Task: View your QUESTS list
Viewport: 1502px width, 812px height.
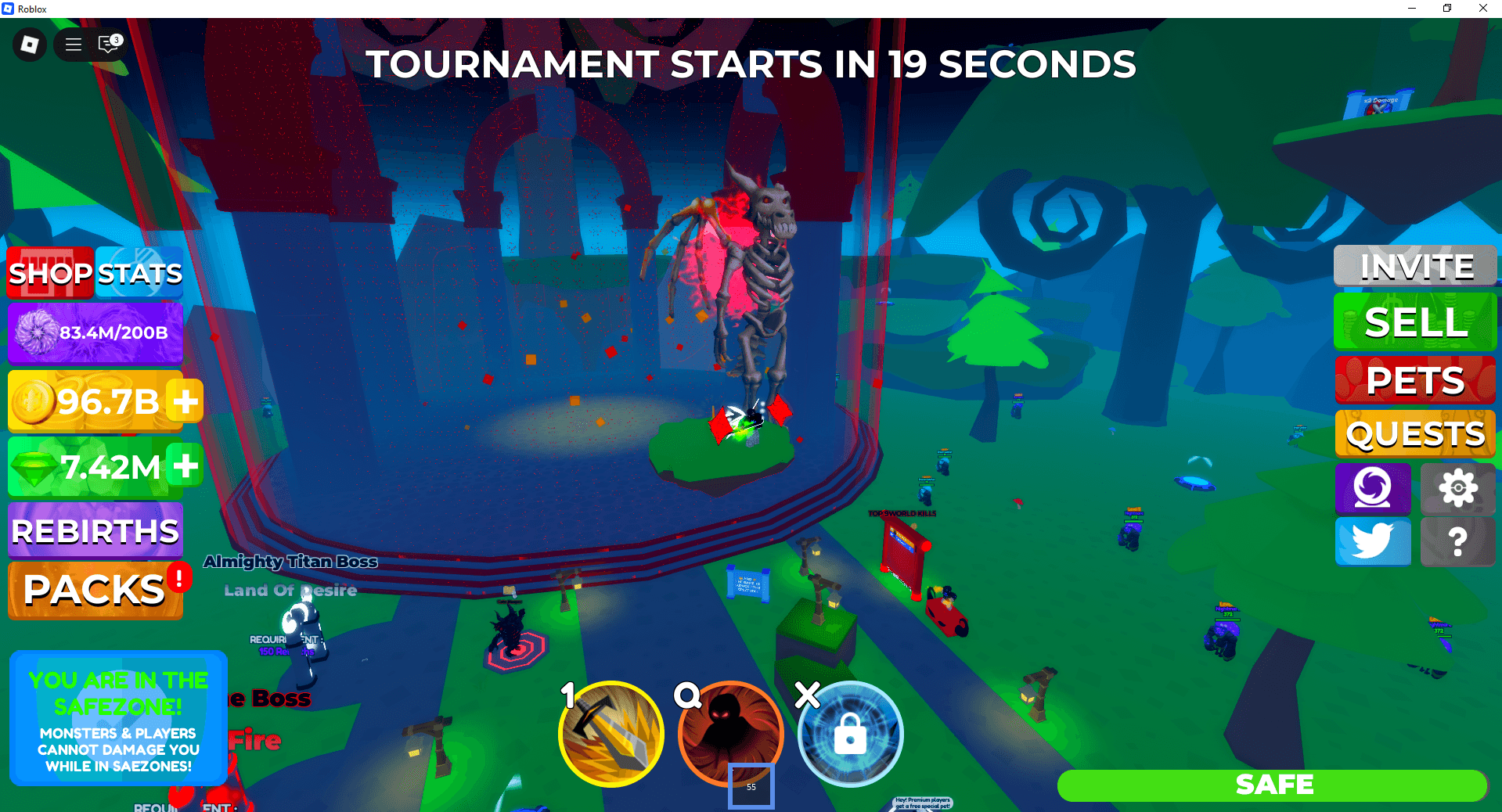Action: pos(1414,433)
